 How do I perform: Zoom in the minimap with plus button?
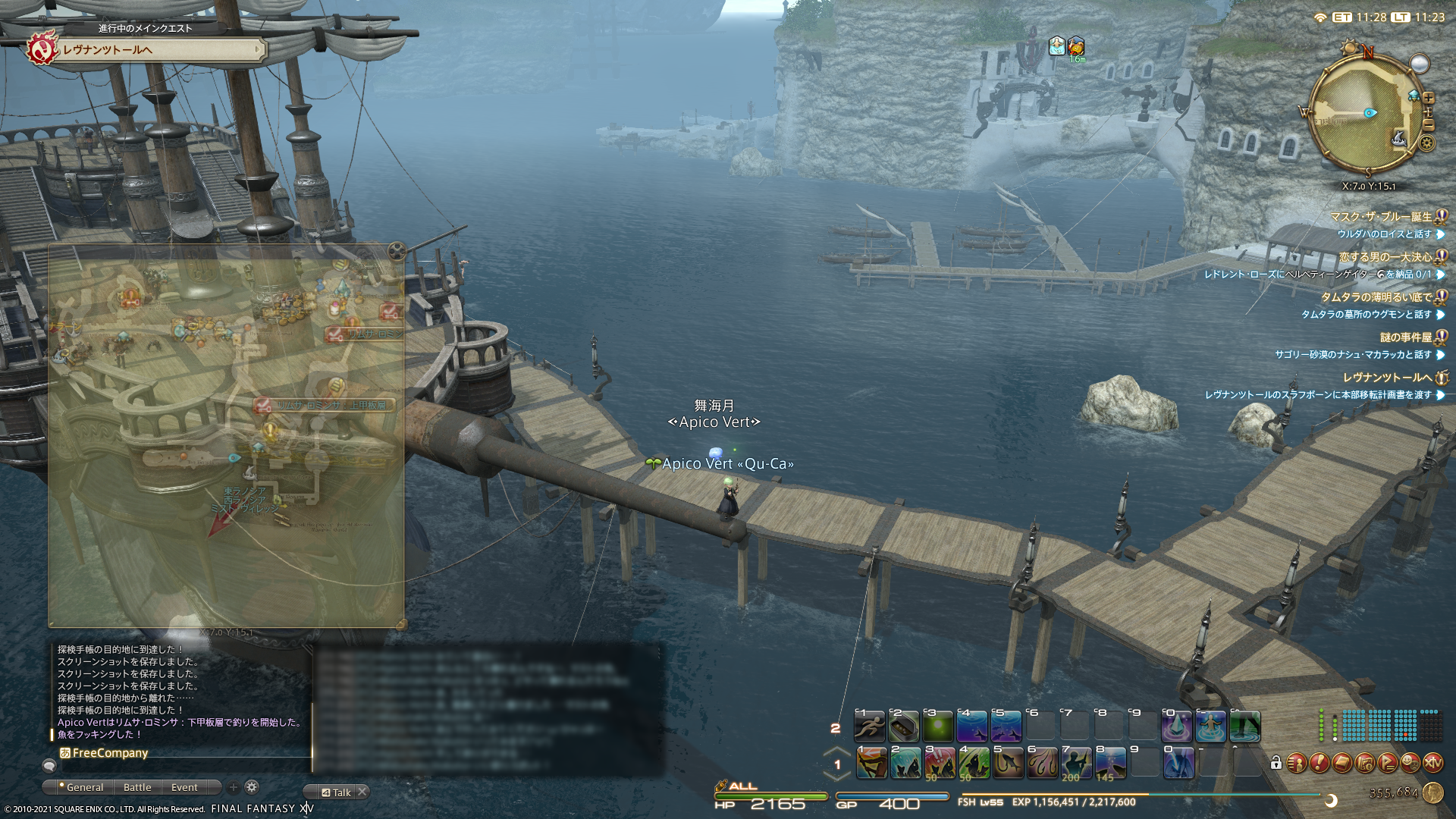point(1429,98)
